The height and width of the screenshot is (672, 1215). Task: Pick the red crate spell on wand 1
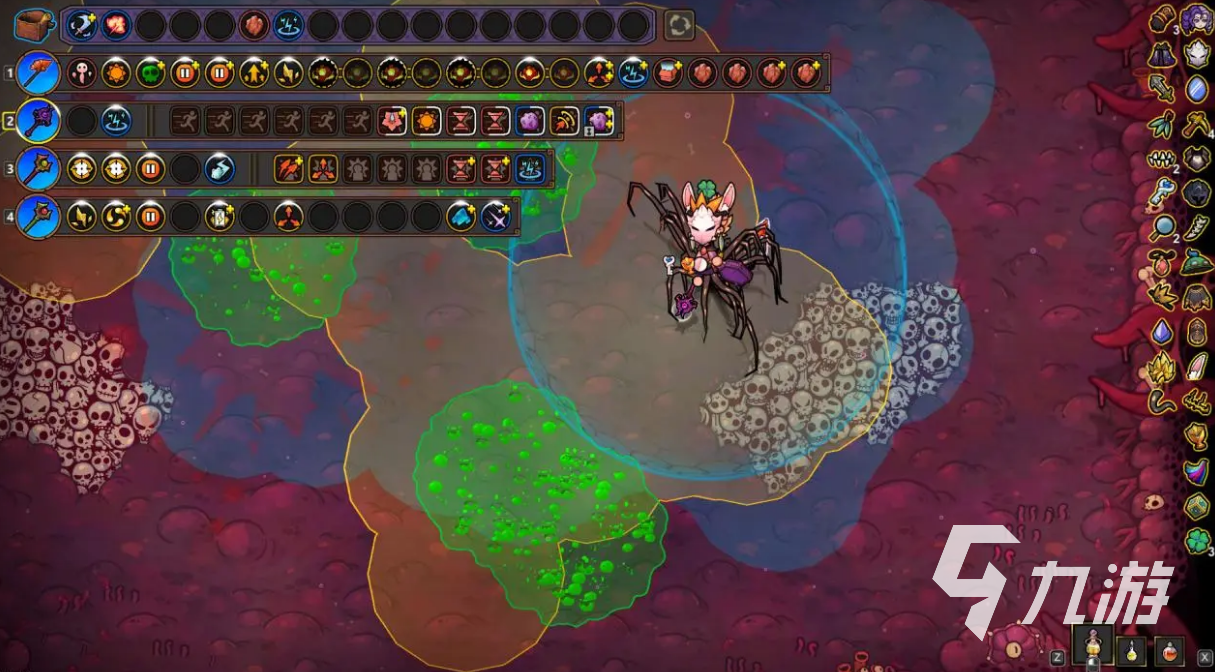[x=667, y=73]
